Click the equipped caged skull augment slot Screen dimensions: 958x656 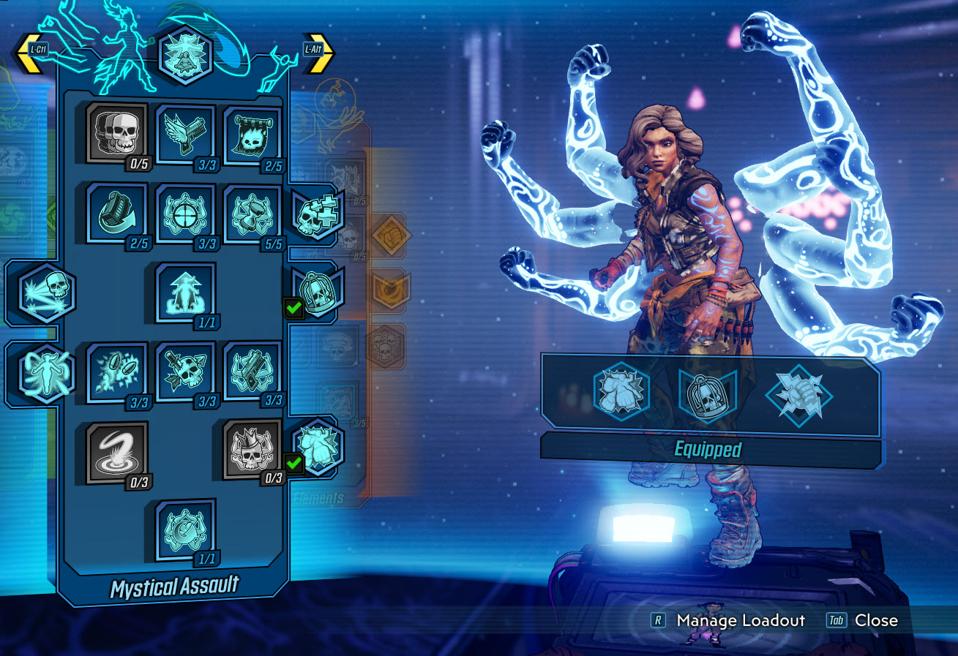pos(708,394)
